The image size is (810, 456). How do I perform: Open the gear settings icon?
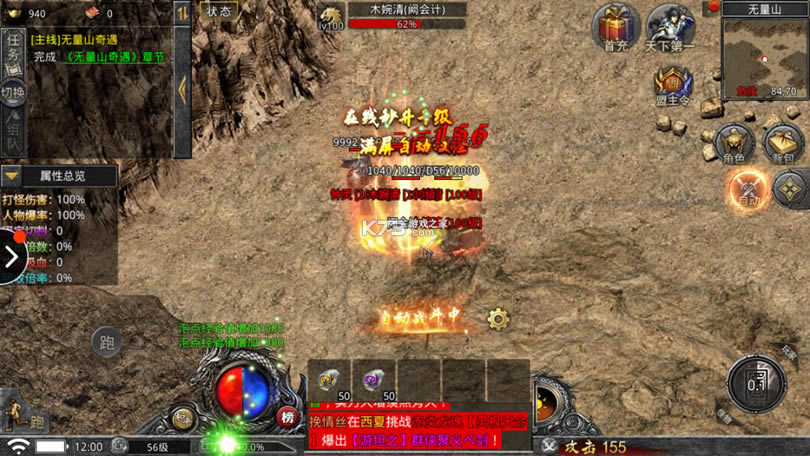[x=498, y=319]
